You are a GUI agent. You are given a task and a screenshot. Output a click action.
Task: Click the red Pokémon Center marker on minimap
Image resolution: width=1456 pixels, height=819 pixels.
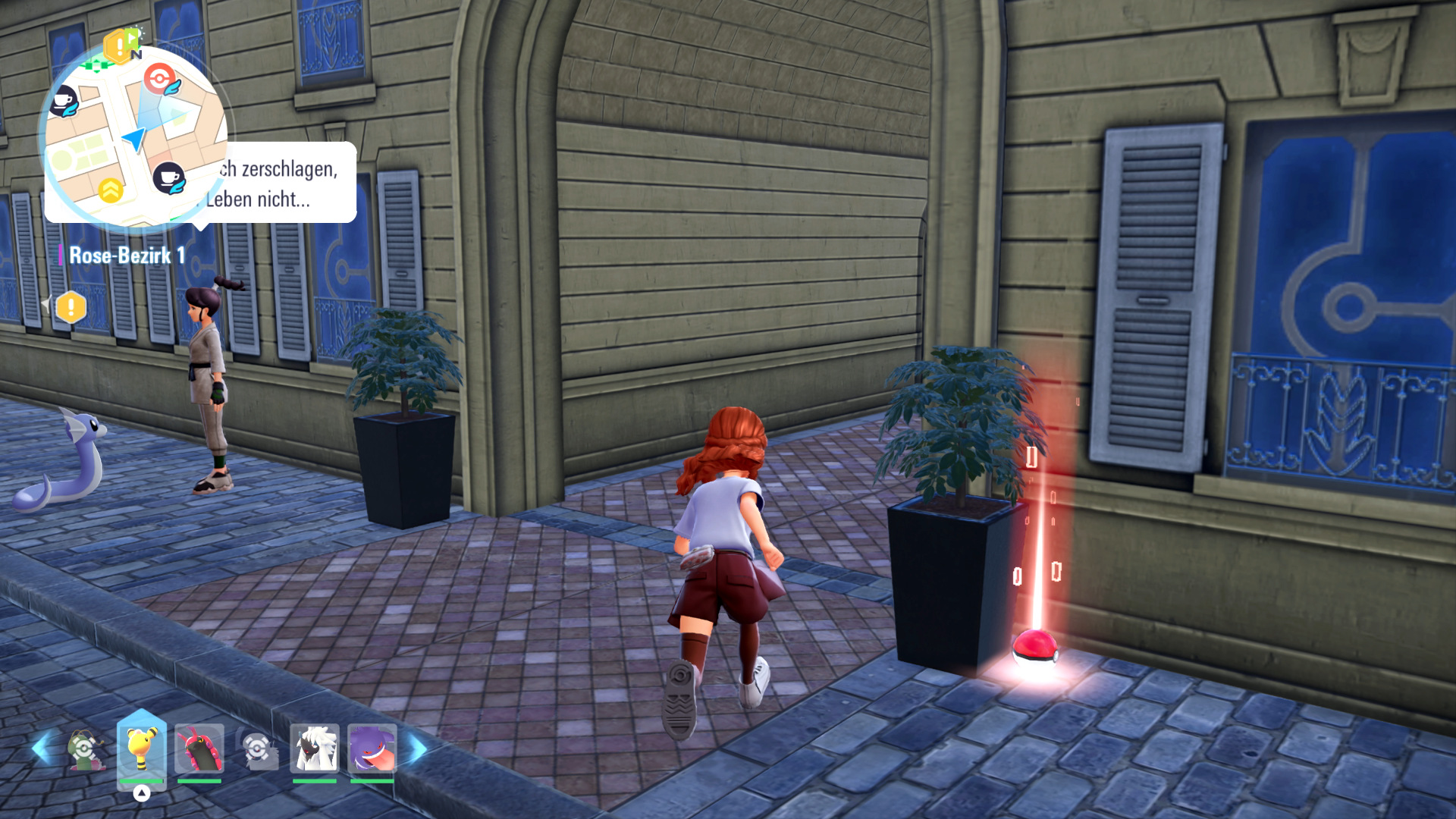click(159, 78)
